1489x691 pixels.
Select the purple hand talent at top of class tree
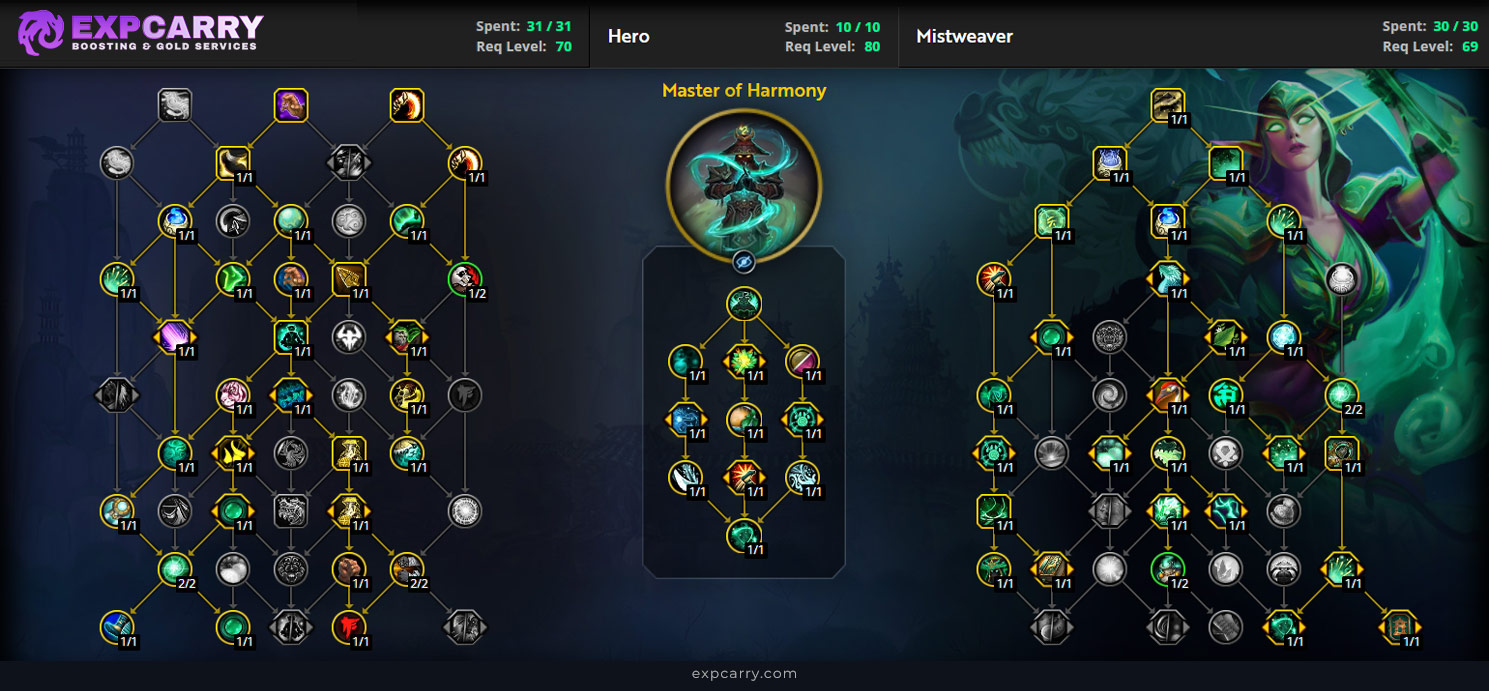(x=290, y=105)
